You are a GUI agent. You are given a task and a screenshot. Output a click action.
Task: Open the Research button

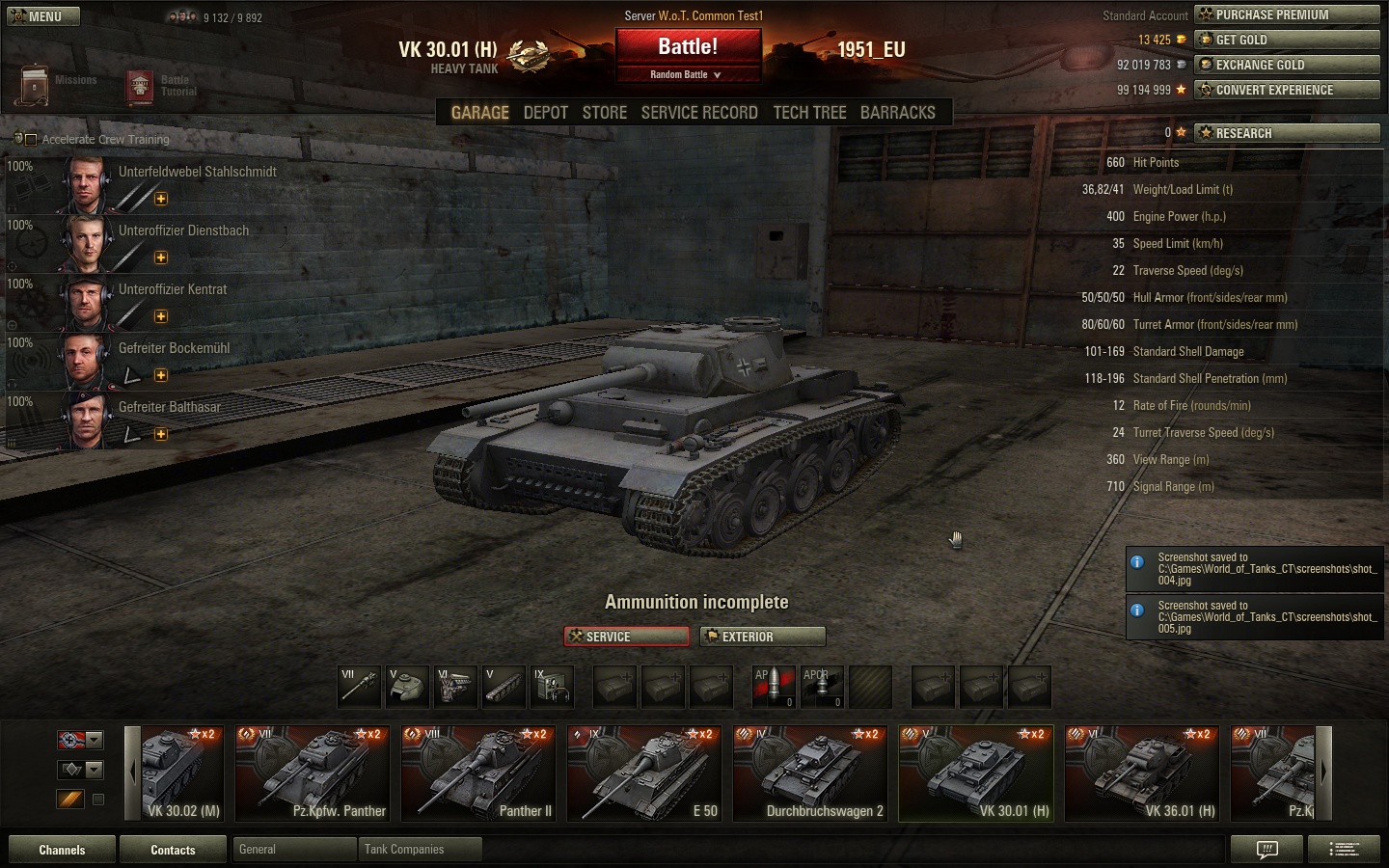pos(1287,133)
